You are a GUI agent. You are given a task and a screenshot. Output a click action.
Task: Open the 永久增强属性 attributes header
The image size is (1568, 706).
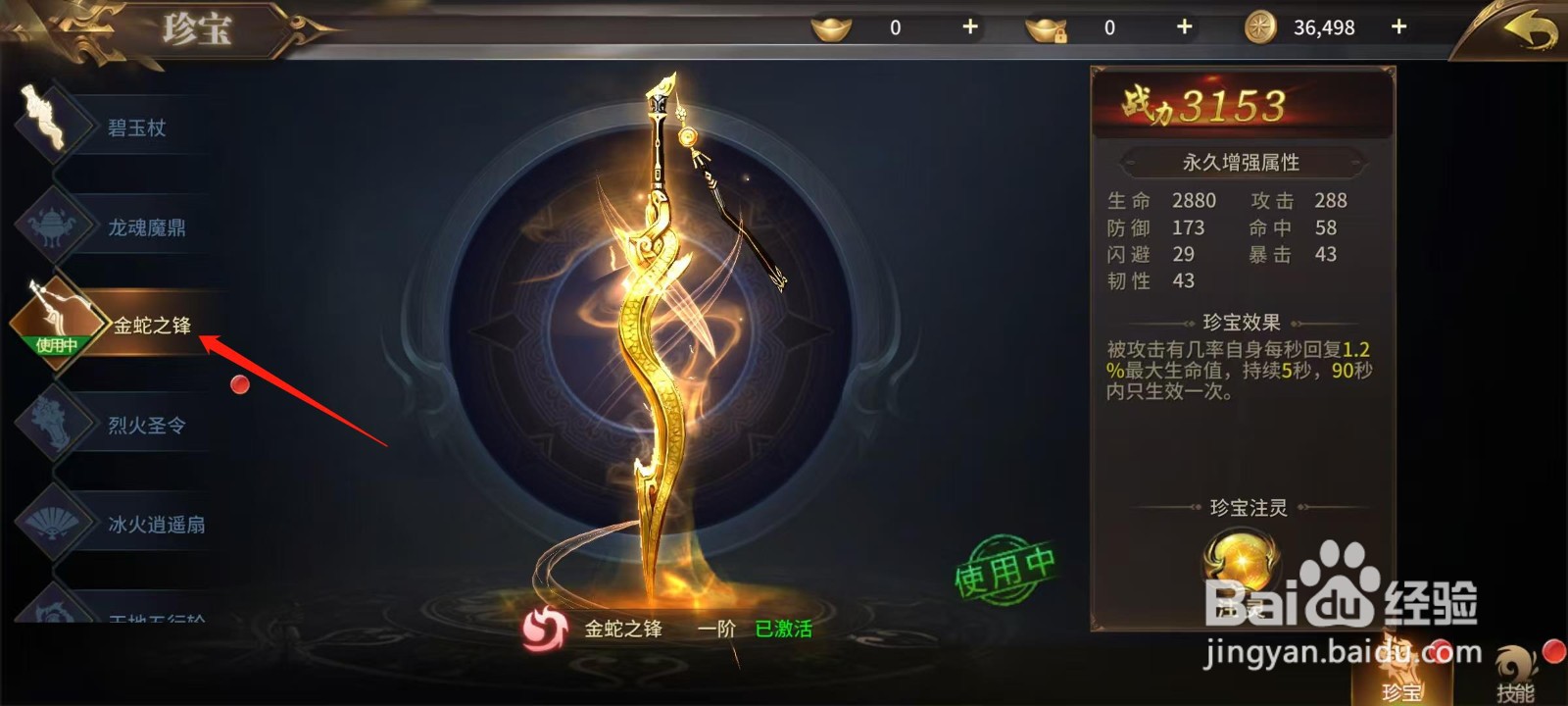click(1241, 162)
